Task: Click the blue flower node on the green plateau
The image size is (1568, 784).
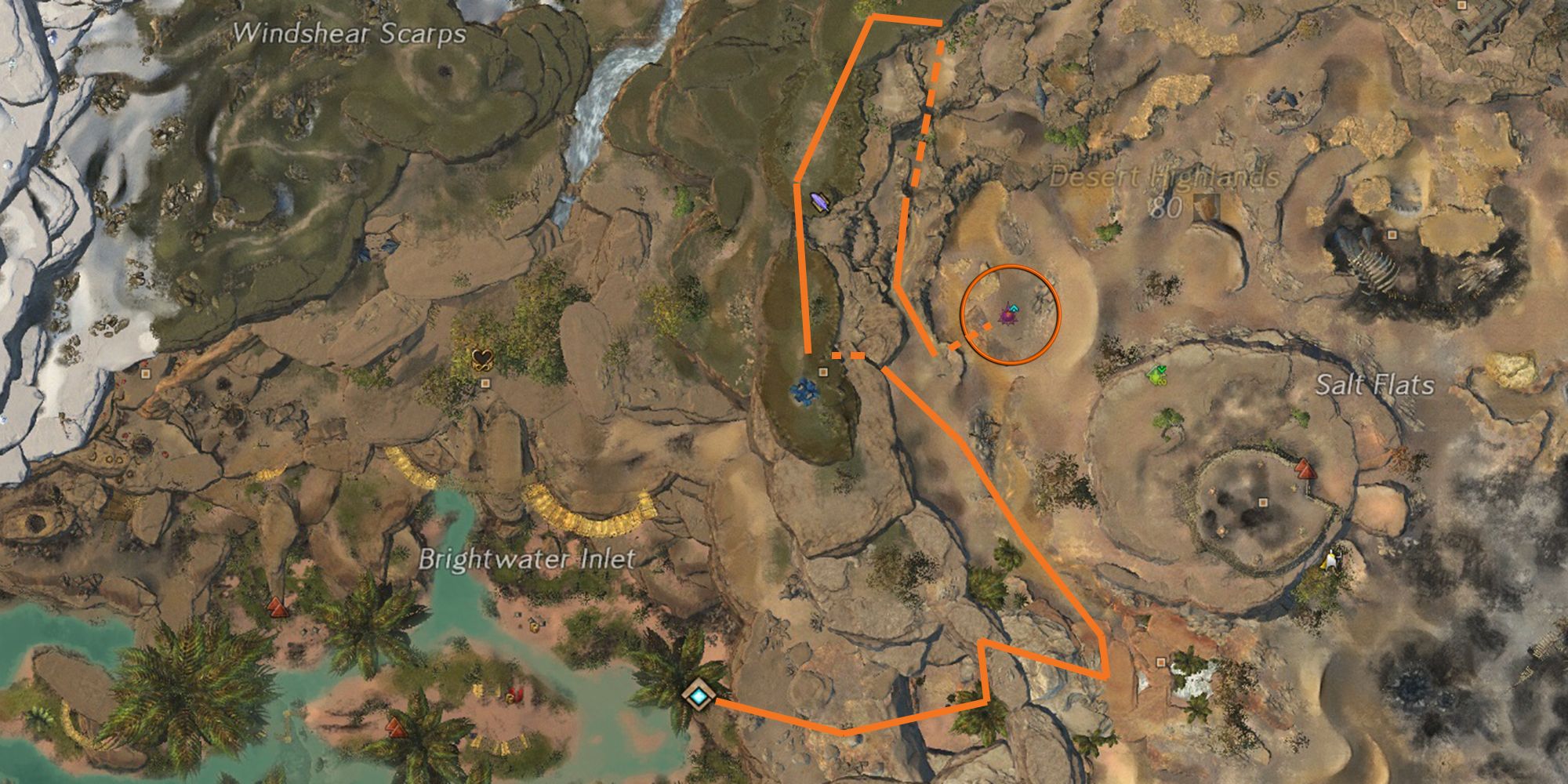Action: (804, 390)
